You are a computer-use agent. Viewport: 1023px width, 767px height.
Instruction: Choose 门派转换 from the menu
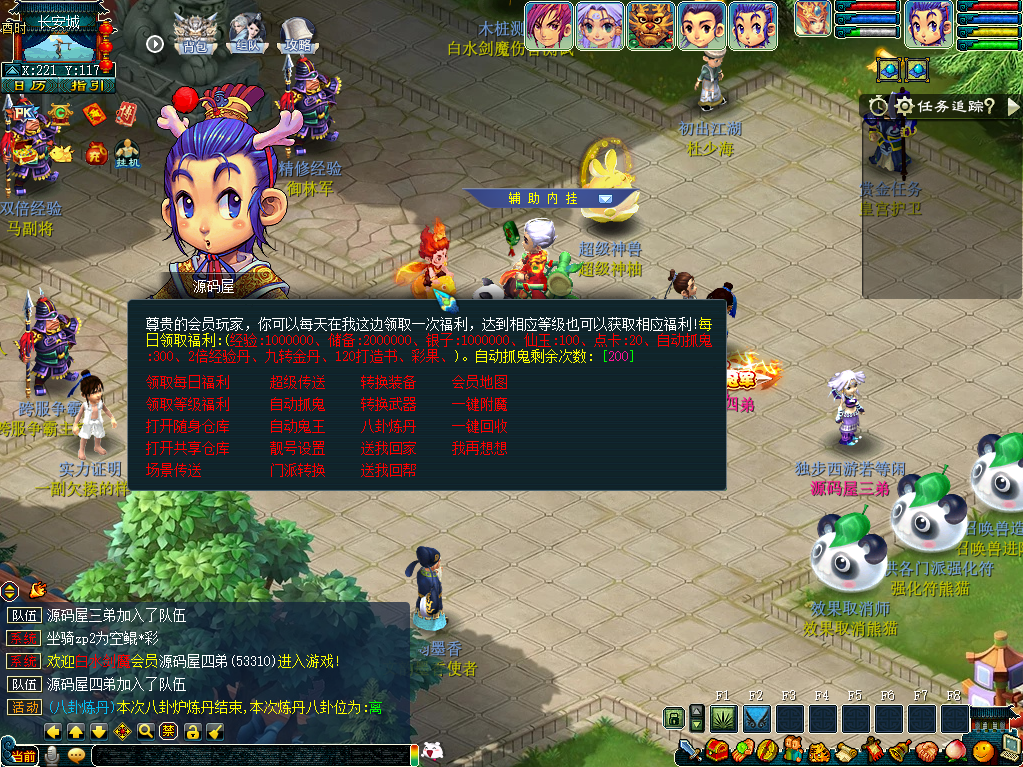pyautogui.click(x=297, y=471)
